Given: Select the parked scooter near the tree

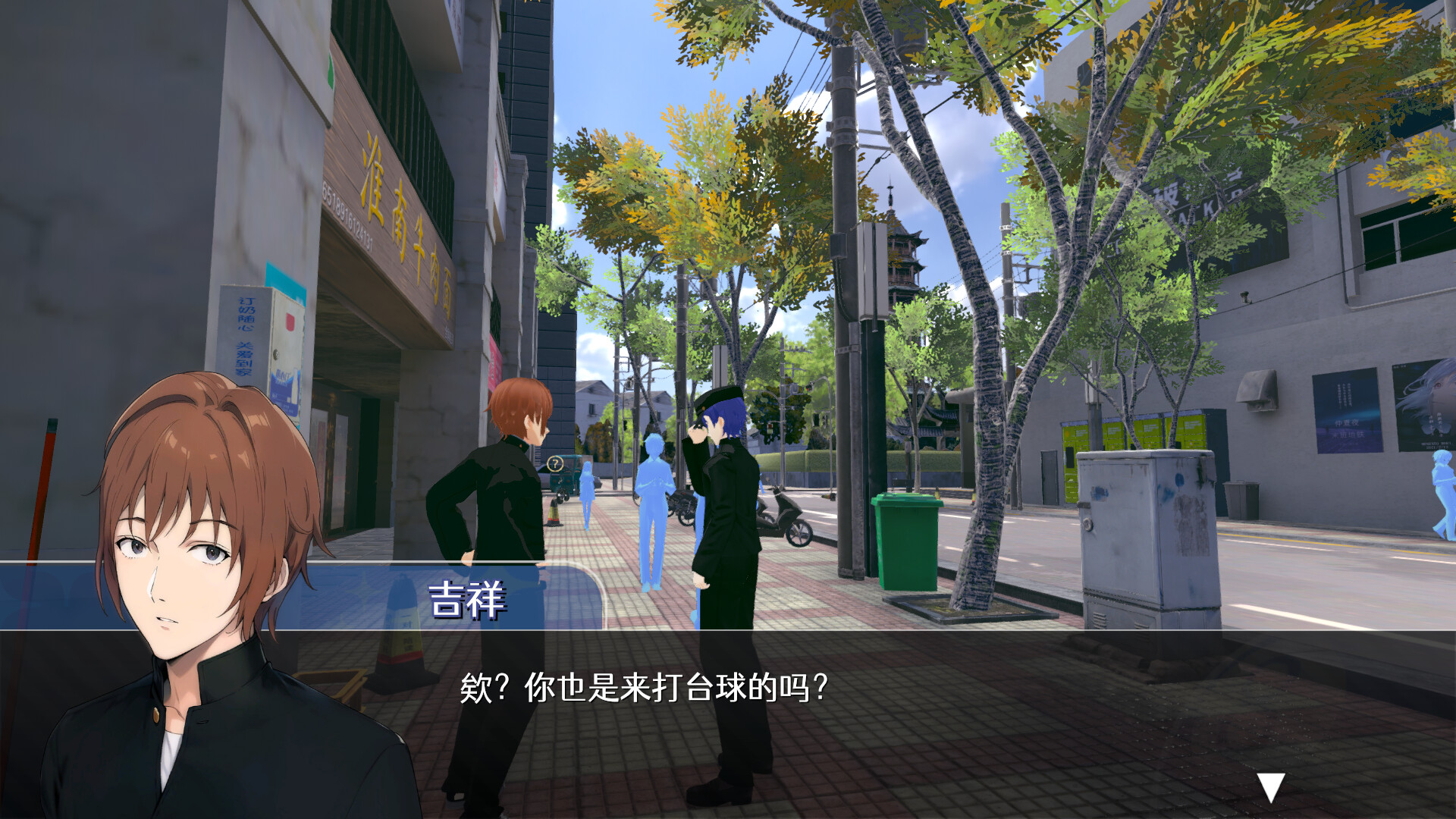Looking at the screenshot, I should pyautogui.click(x=785, y=516).
